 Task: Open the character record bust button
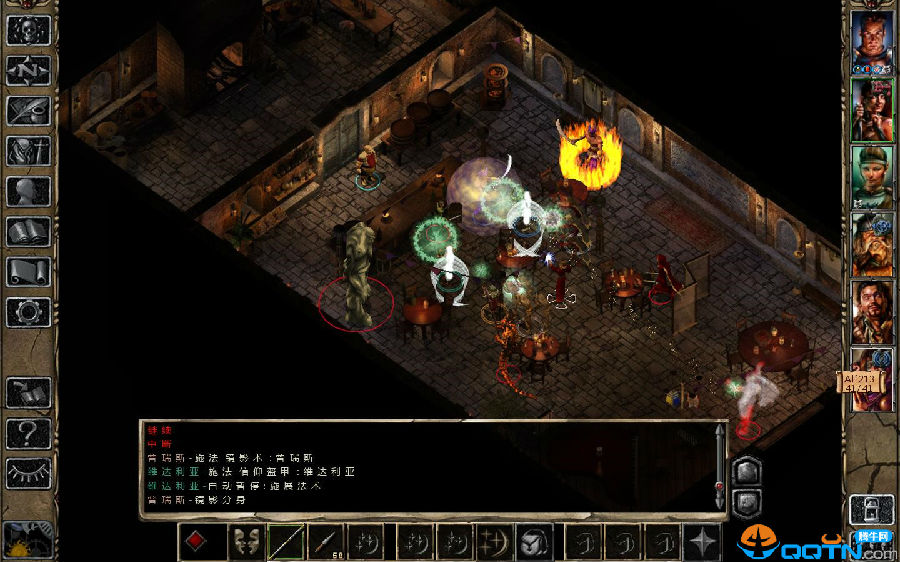[28, 191]
